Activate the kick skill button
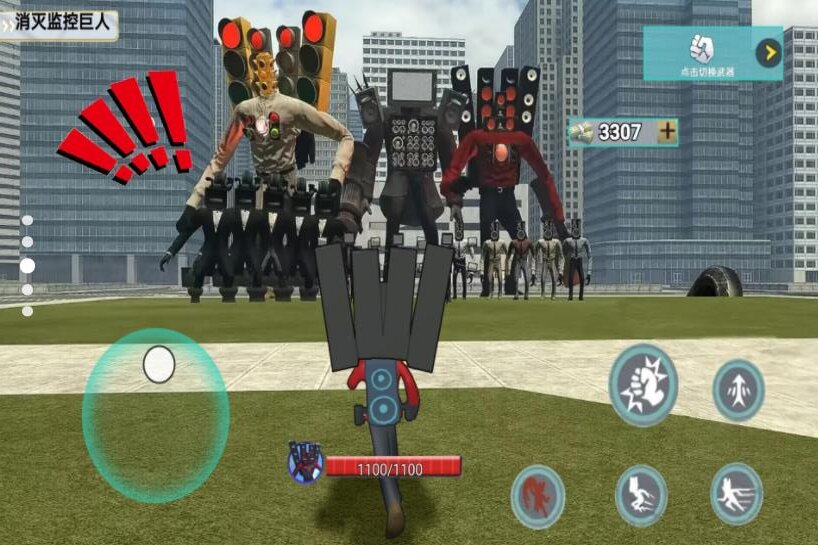The width and height of the screenshot is (818, 545). tap(641, 494)
